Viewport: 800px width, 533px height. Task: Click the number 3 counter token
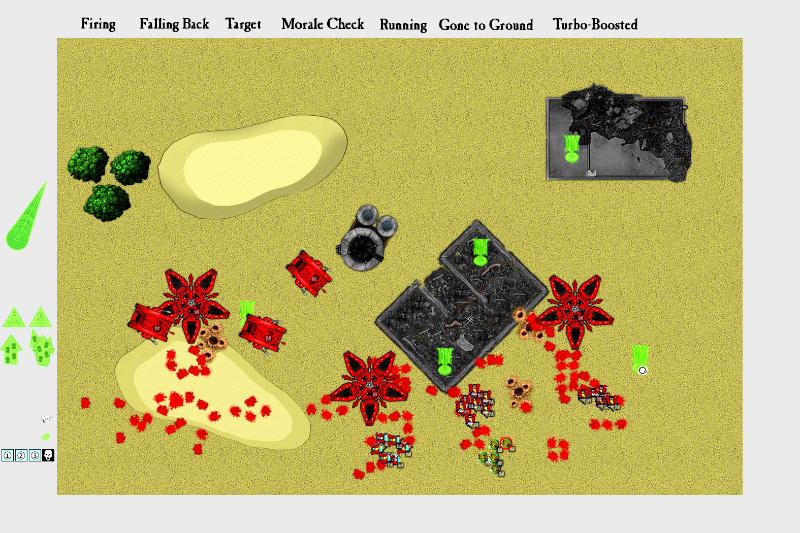[34, 455]
